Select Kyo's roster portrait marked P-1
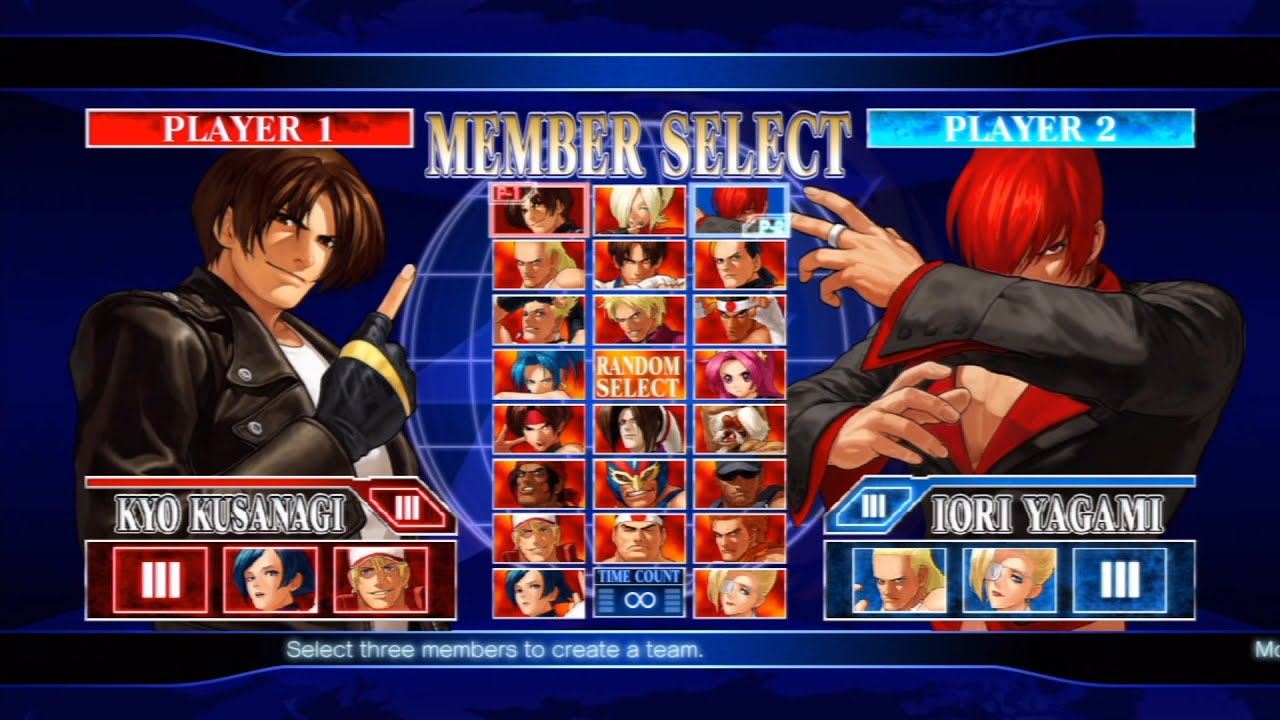 click(539, 209)
